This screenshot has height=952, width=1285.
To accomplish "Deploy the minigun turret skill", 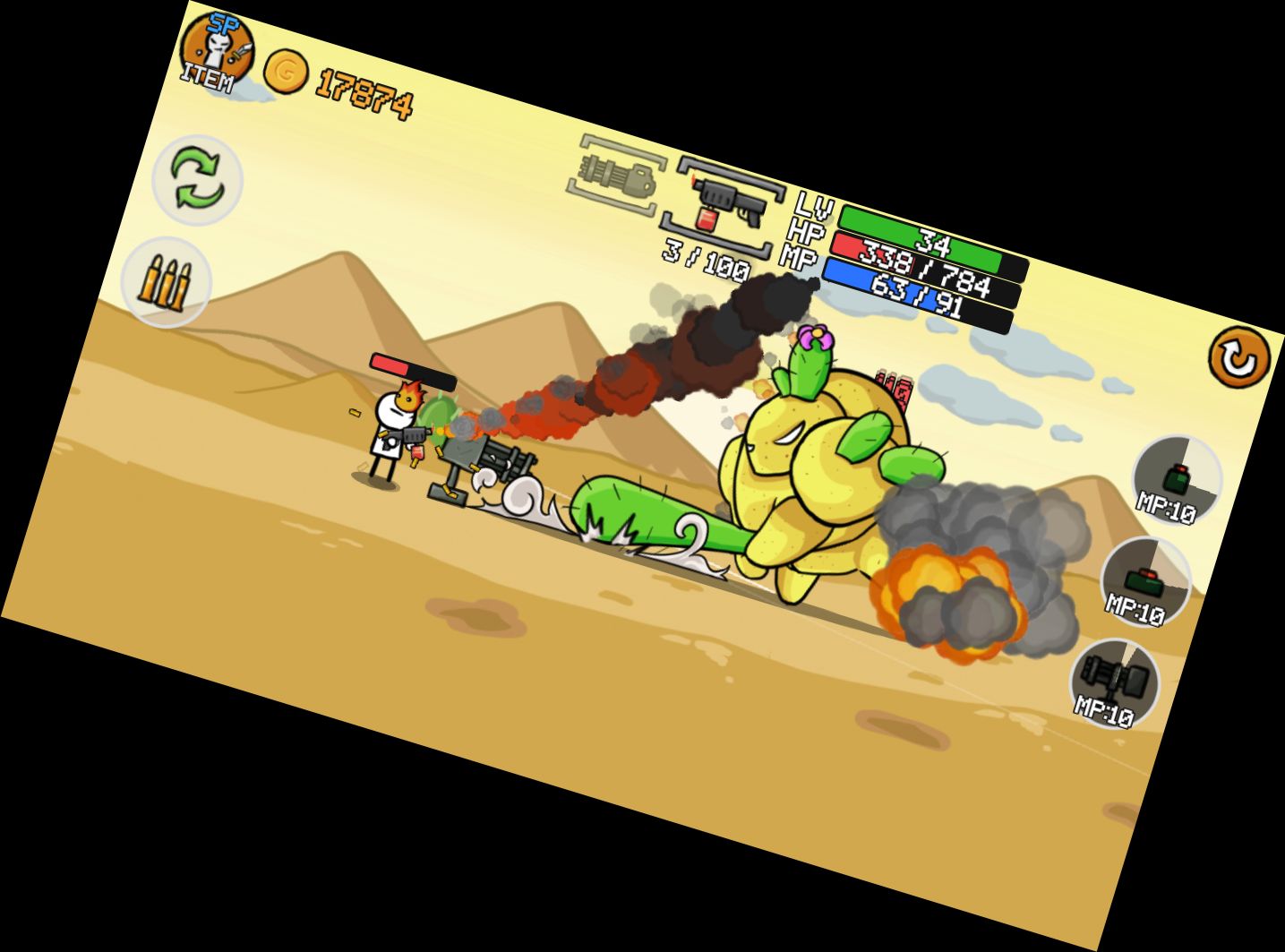I will [1115, 683].
